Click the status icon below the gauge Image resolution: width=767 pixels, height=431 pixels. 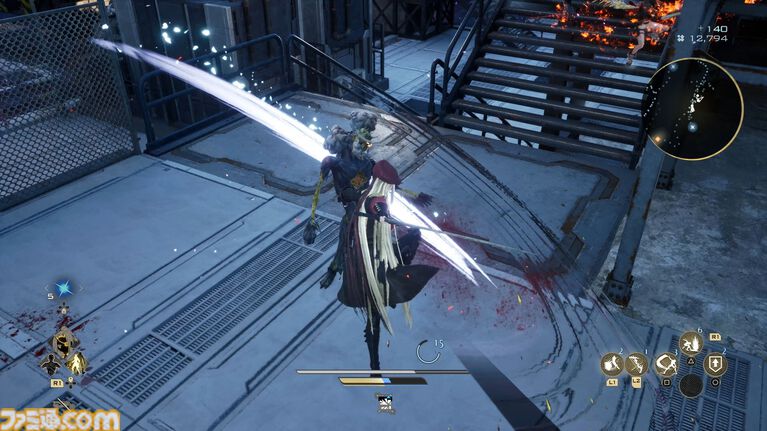pyautogui.click(x=384, y=402)
